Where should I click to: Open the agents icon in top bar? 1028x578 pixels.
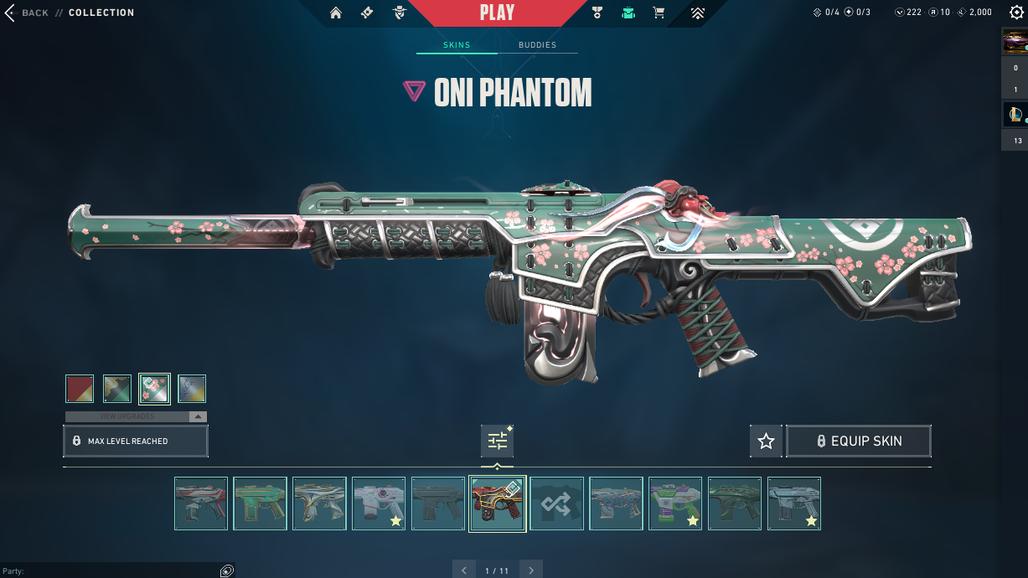399,13
